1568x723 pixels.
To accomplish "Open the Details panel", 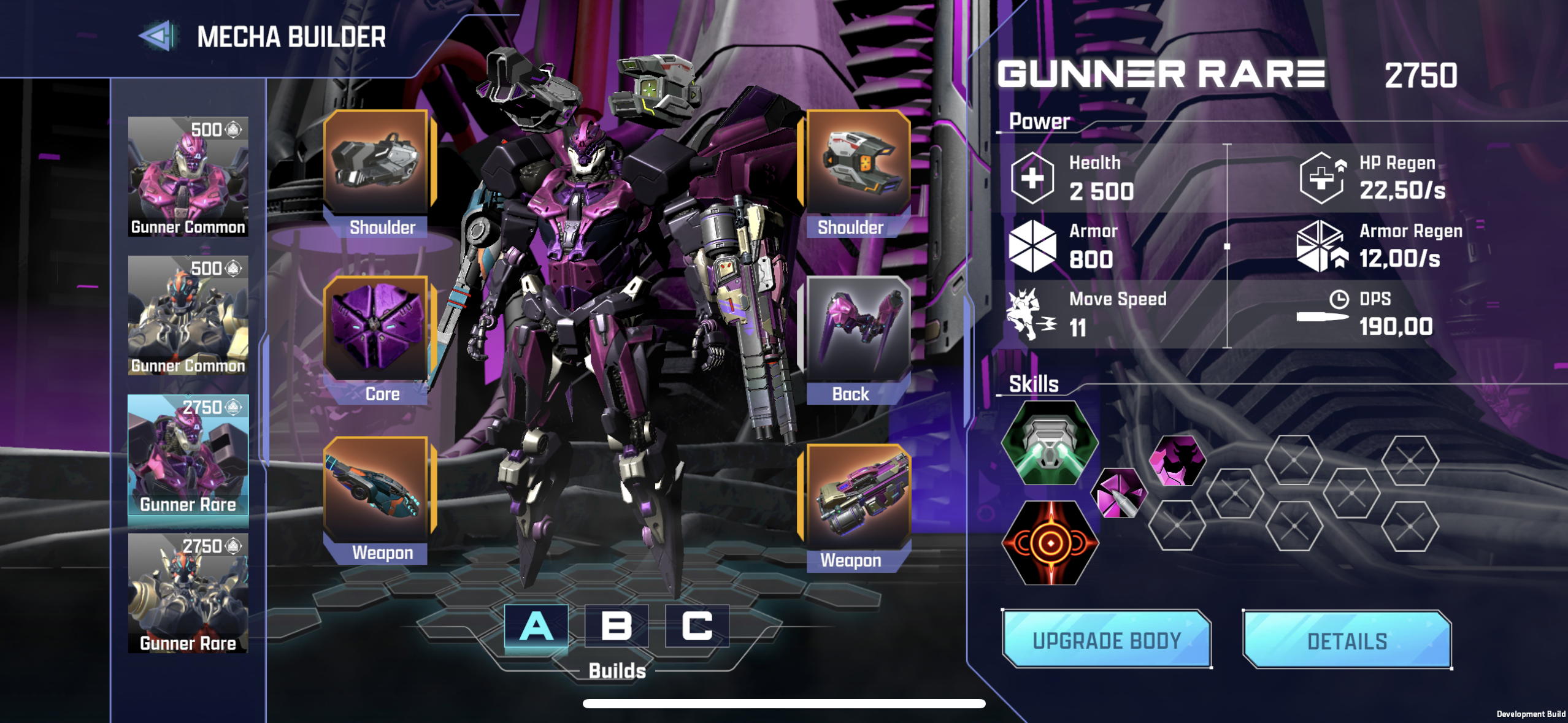I will (x=1347, y=640).
